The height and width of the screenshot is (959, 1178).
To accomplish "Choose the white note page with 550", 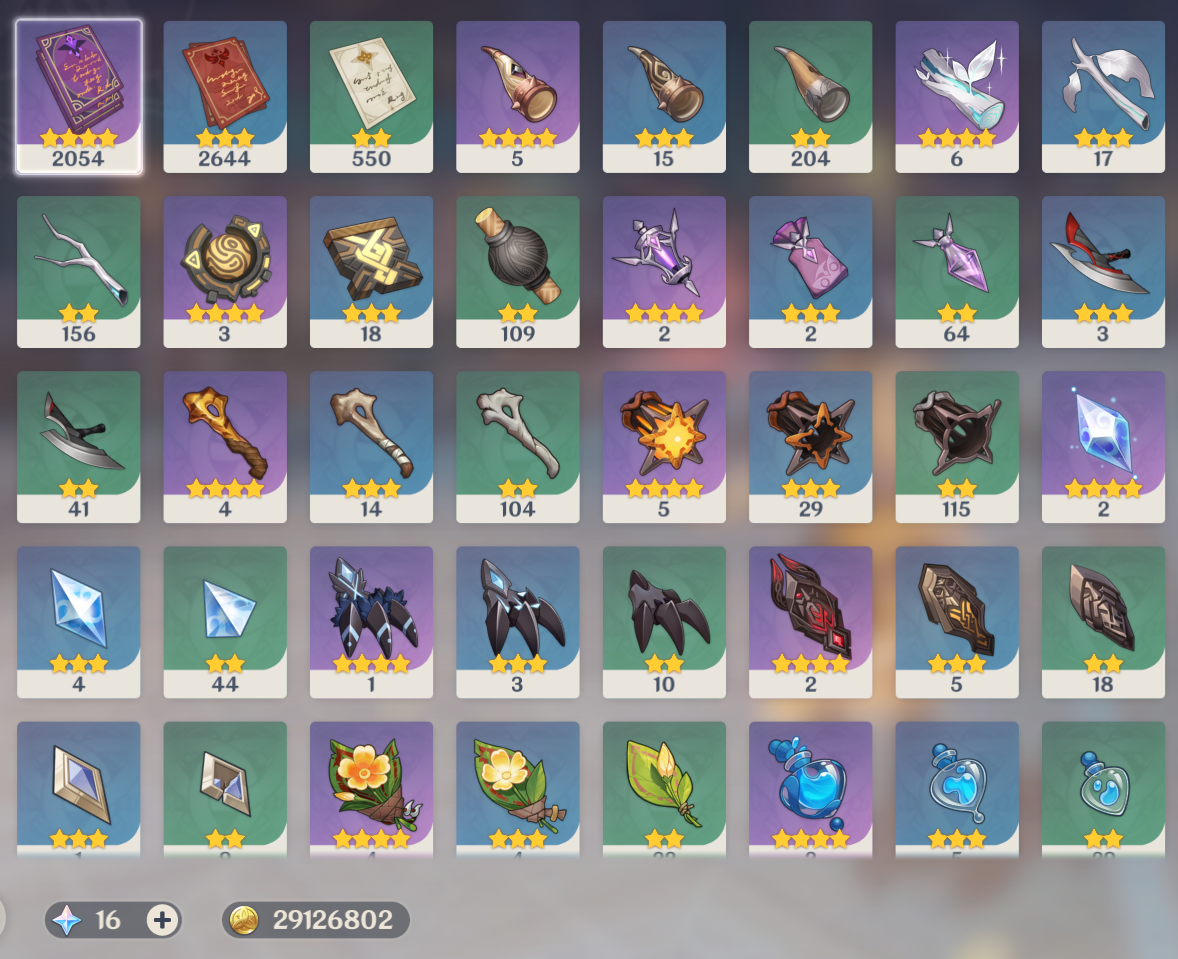I will [371, 94].
